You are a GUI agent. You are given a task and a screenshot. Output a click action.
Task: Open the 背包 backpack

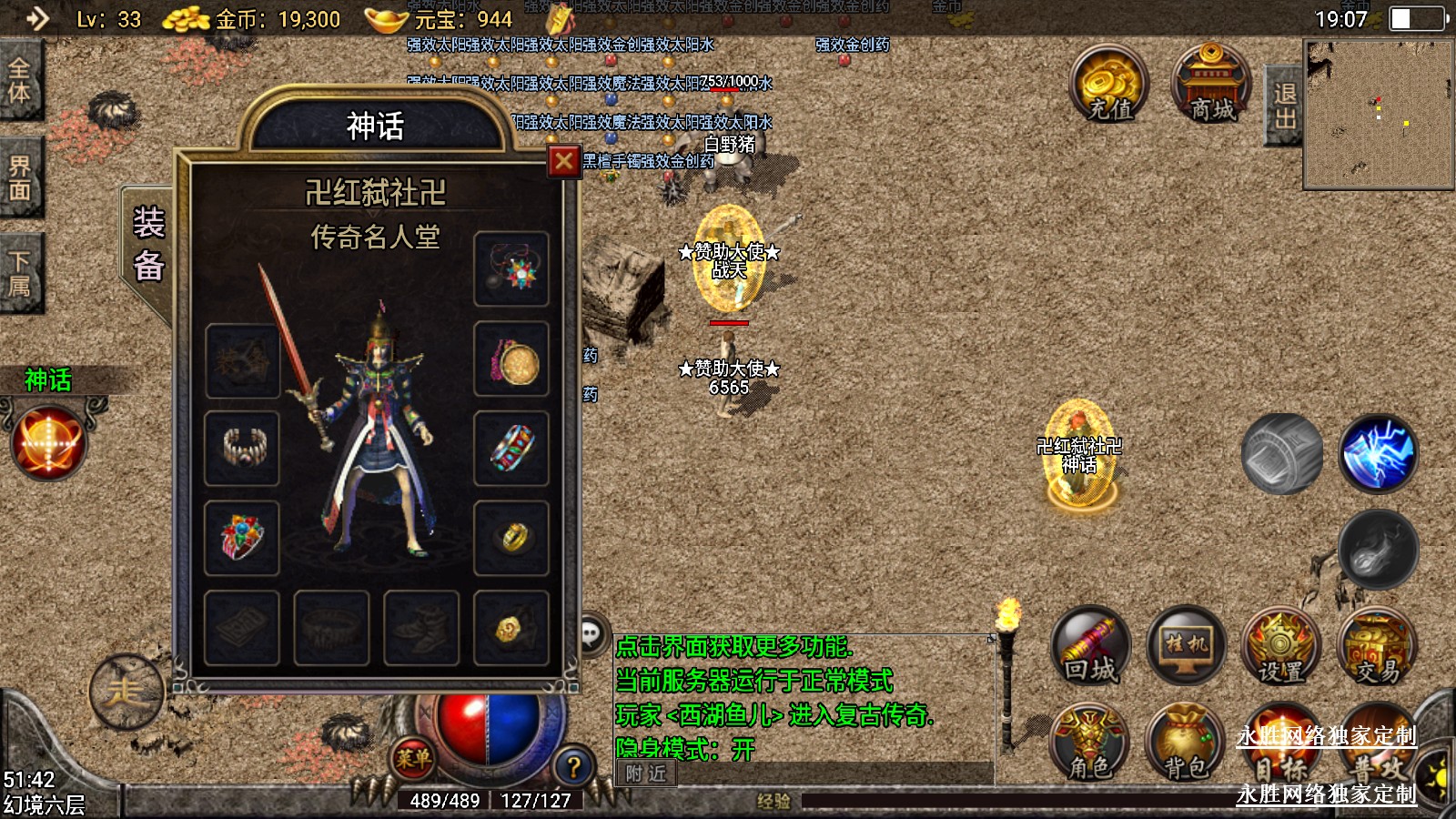point(1185,743)
